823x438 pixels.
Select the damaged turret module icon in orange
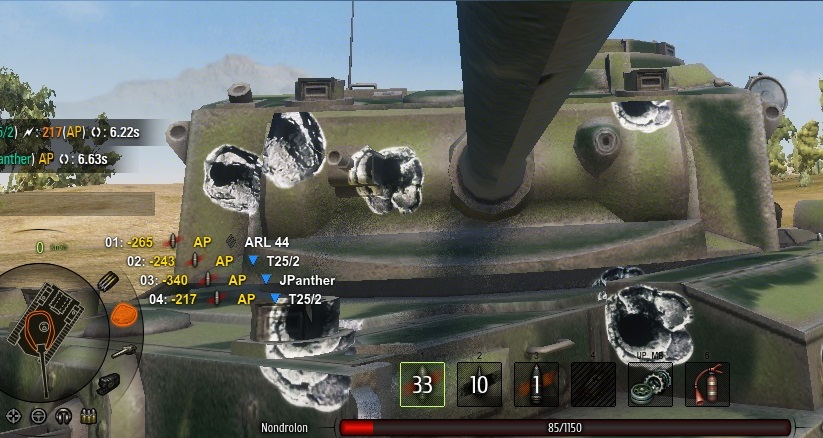[123, 316]
